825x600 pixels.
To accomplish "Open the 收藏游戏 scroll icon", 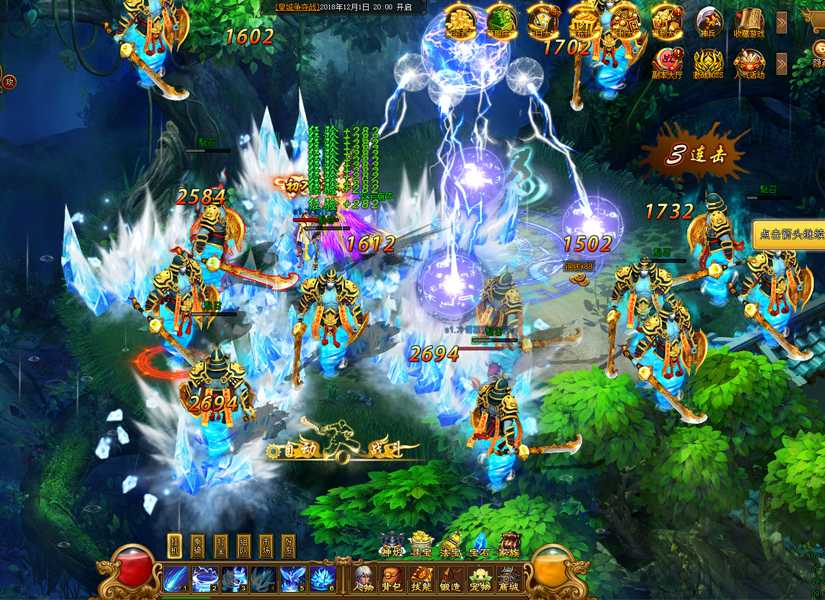I will 749,21.
